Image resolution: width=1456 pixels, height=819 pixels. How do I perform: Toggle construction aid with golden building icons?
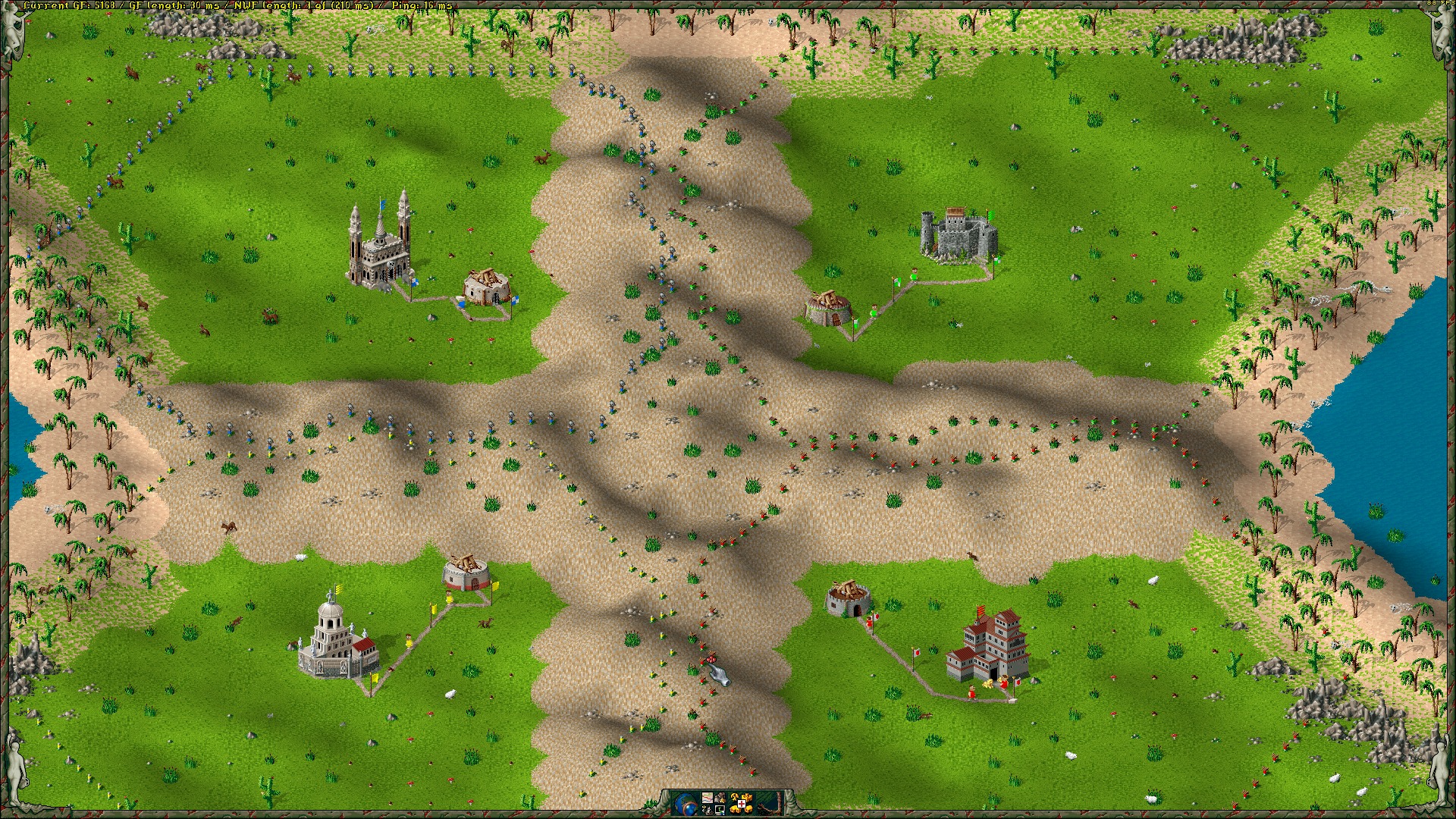(x=742, y=802)
